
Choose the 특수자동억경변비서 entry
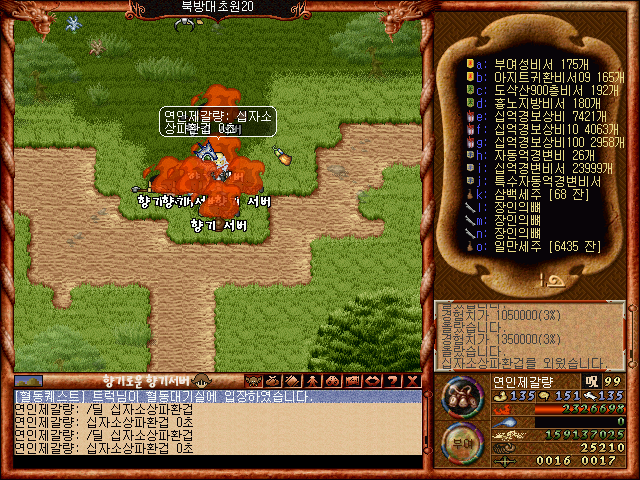535,182
